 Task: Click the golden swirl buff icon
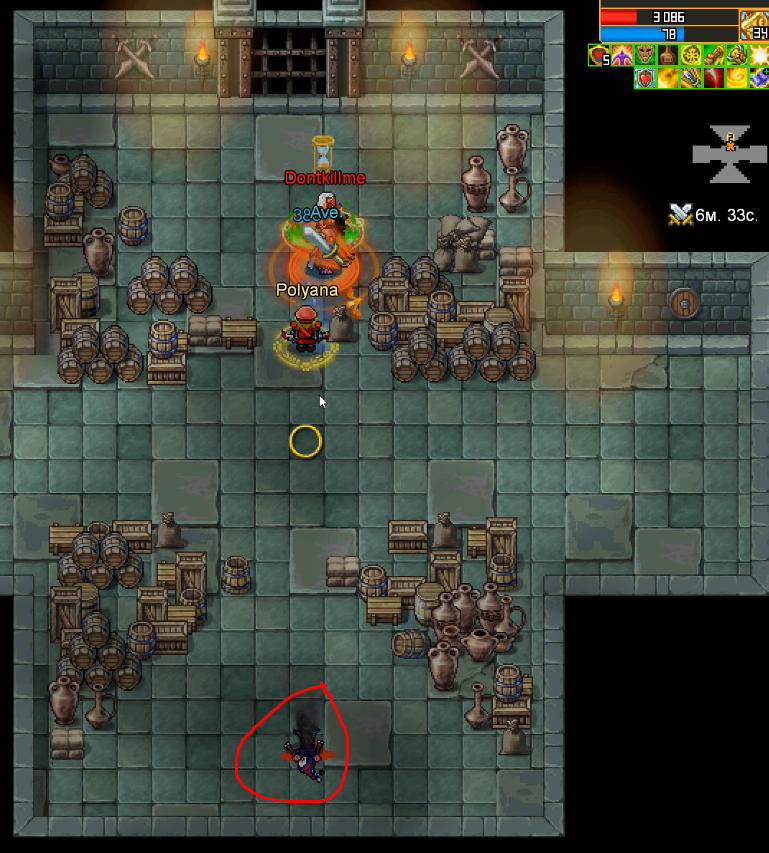737,79
